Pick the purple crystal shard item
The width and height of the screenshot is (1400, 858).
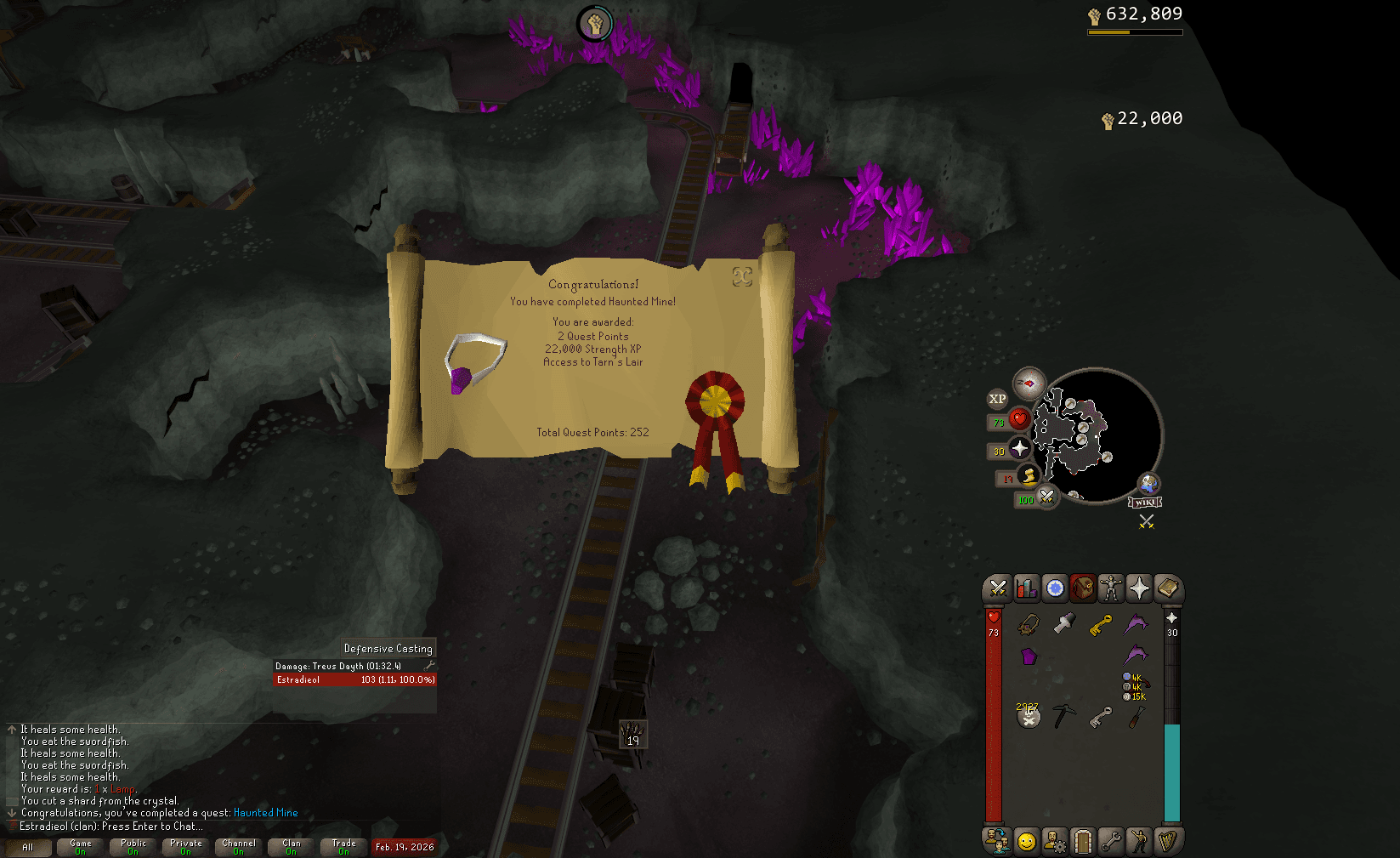[x=1029, y=656]
